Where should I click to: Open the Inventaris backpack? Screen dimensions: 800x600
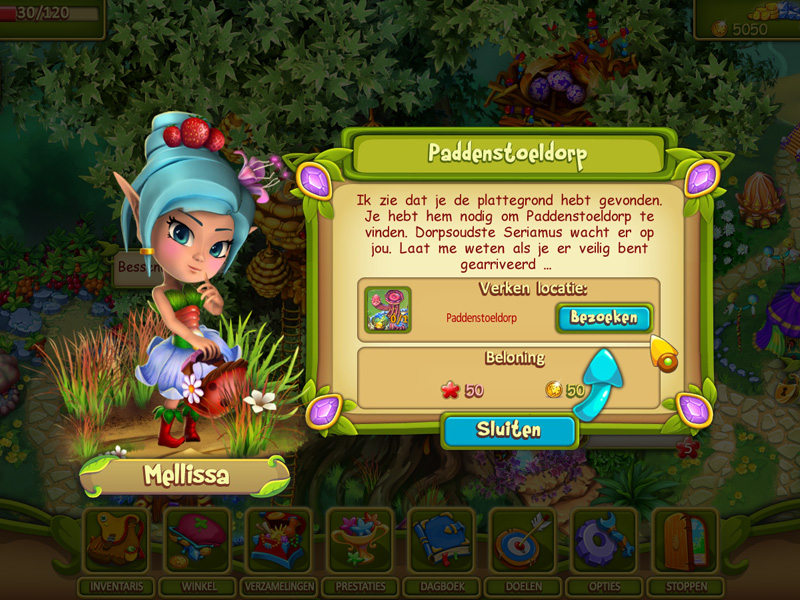point(117,542)
